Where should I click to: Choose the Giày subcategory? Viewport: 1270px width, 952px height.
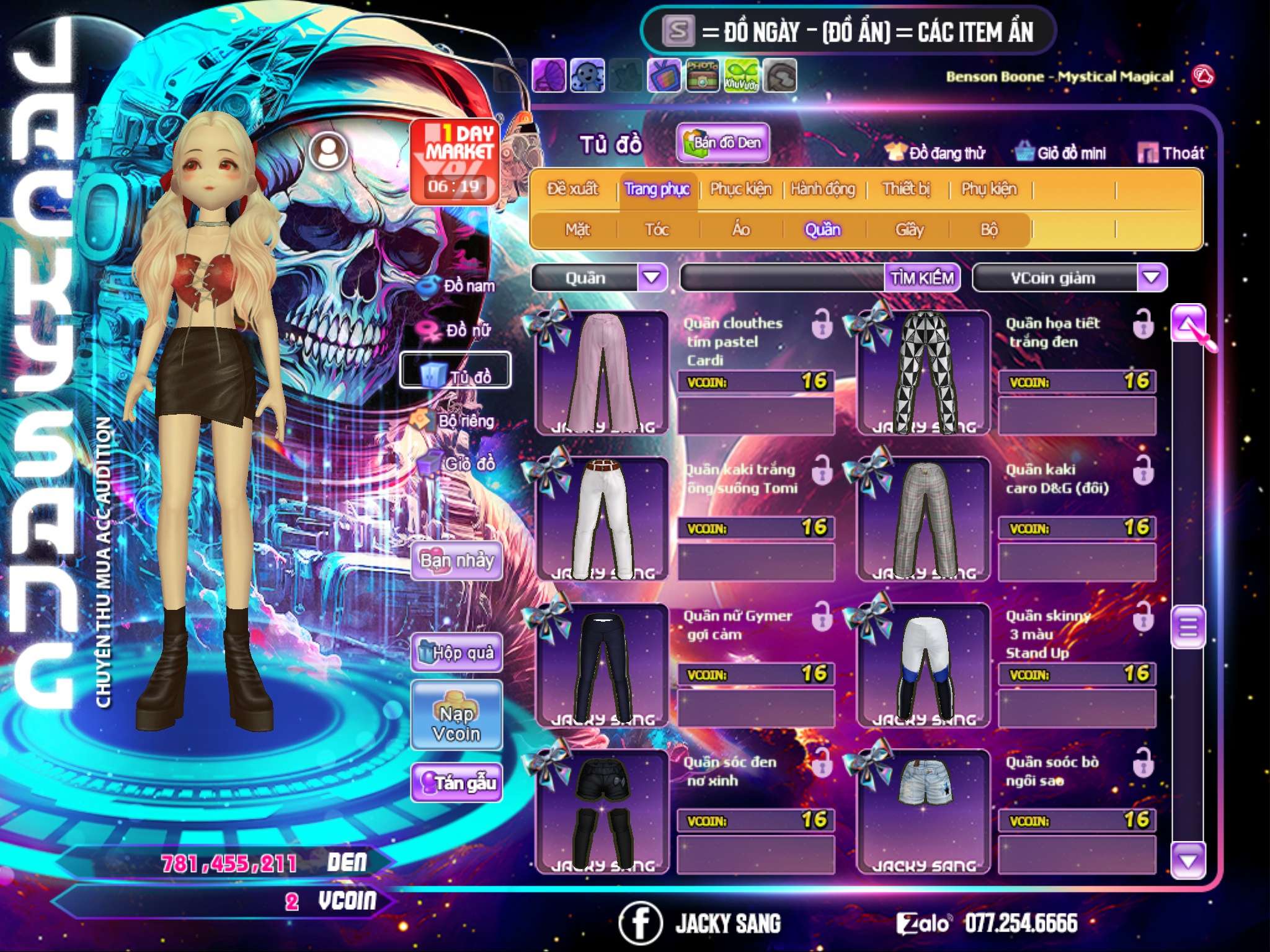pyautogui.click(x=909, y=230)
